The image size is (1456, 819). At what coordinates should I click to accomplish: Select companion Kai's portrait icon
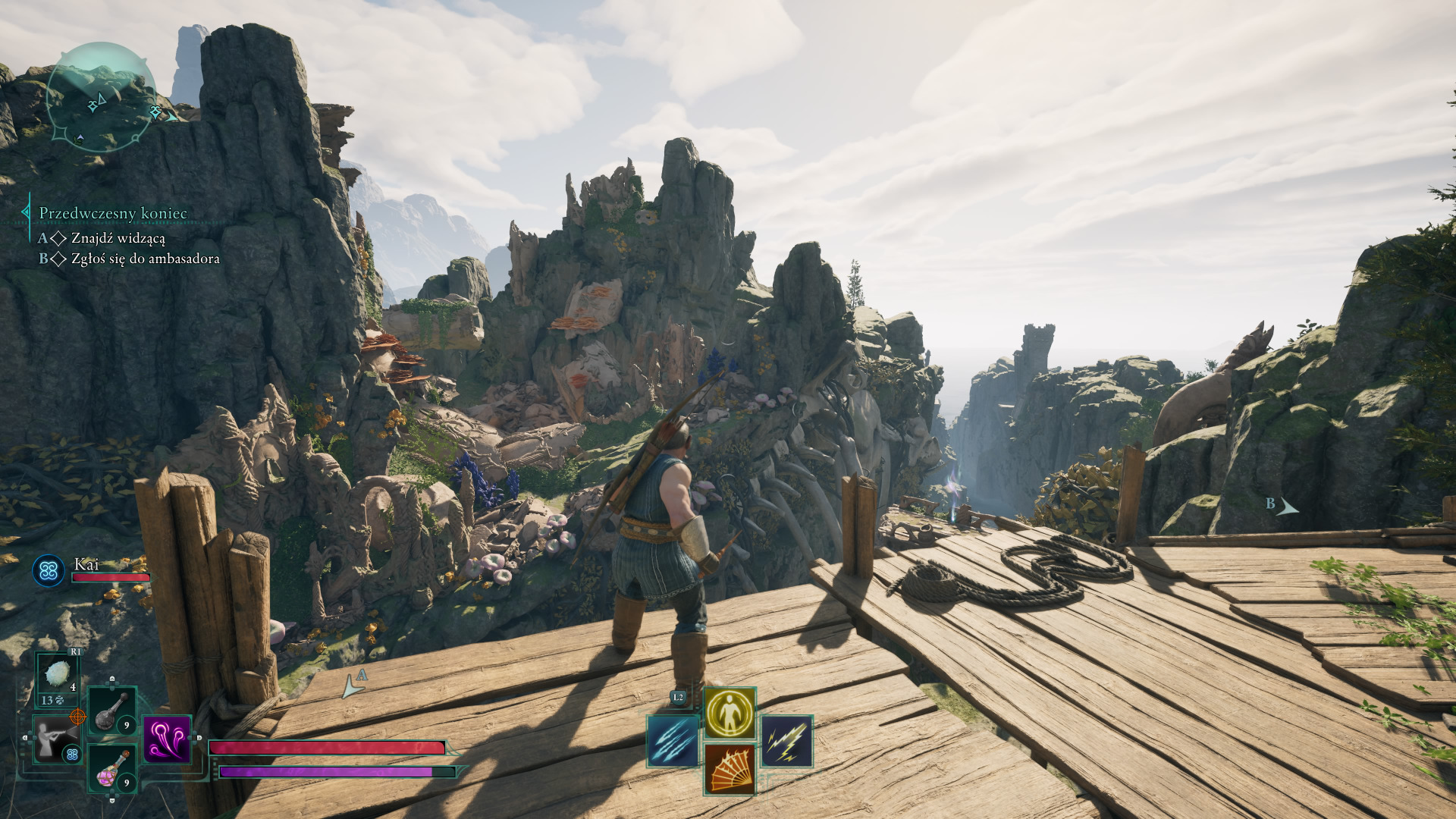click(49, 570)
